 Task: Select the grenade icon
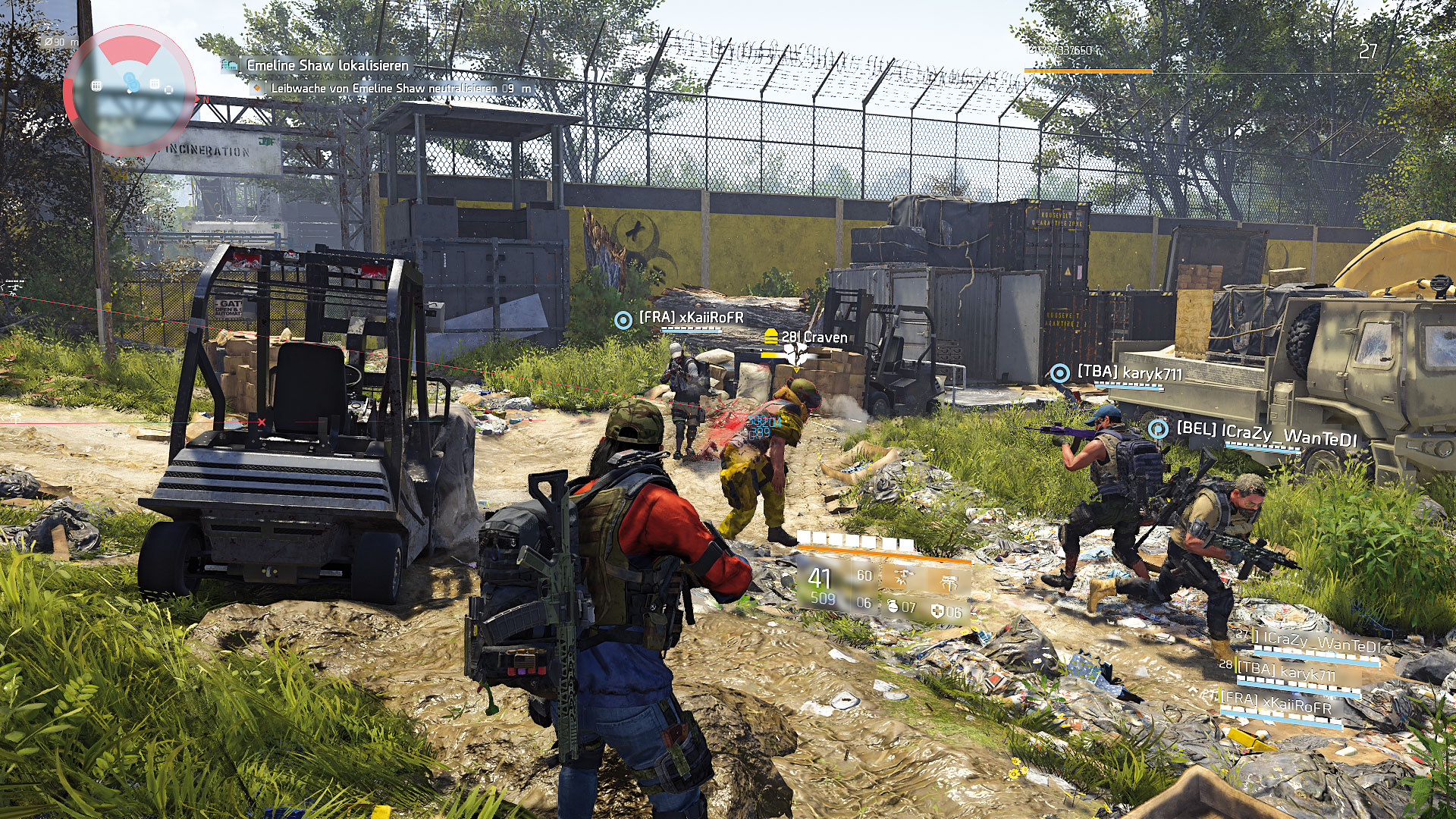(893, 607)
